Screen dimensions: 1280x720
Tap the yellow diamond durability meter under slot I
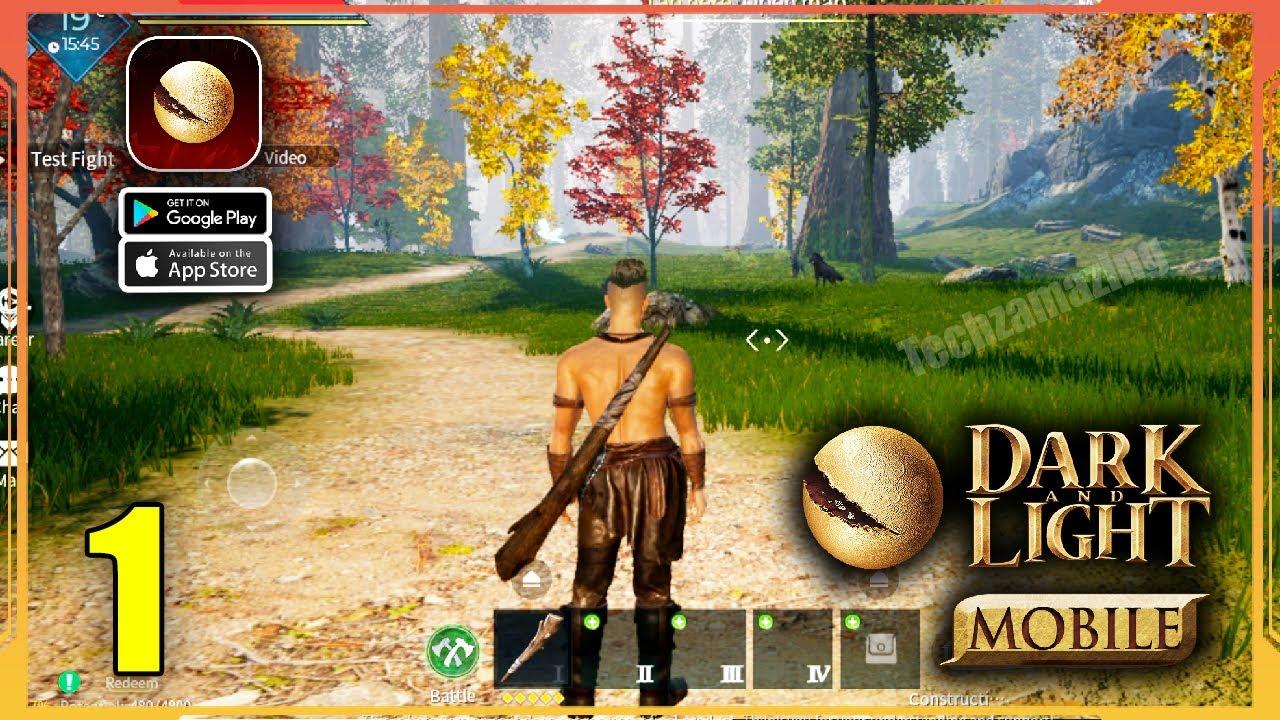pyautogui.click(x=531, y=698)
